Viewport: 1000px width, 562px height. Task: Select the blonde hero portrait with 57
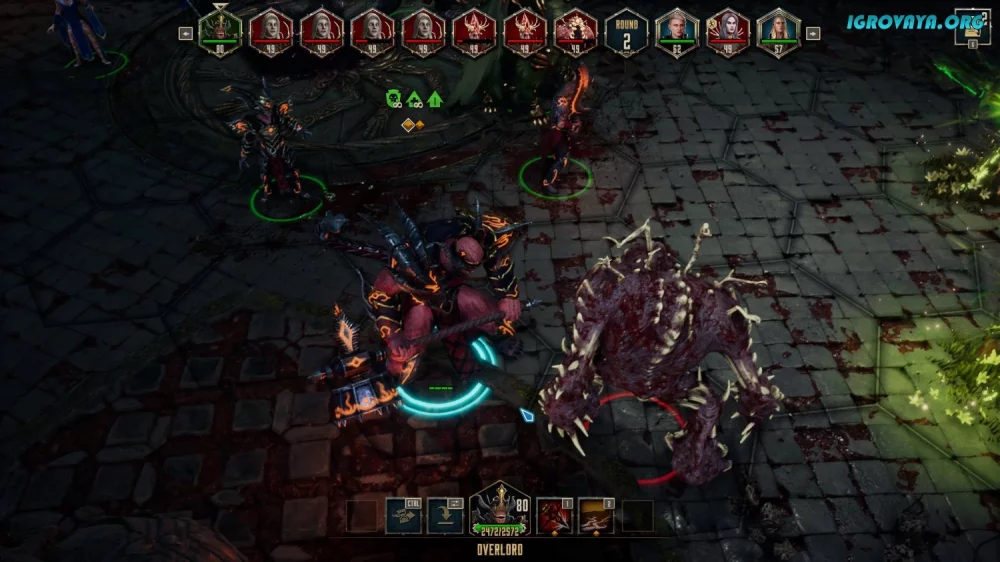click(779, 32)
